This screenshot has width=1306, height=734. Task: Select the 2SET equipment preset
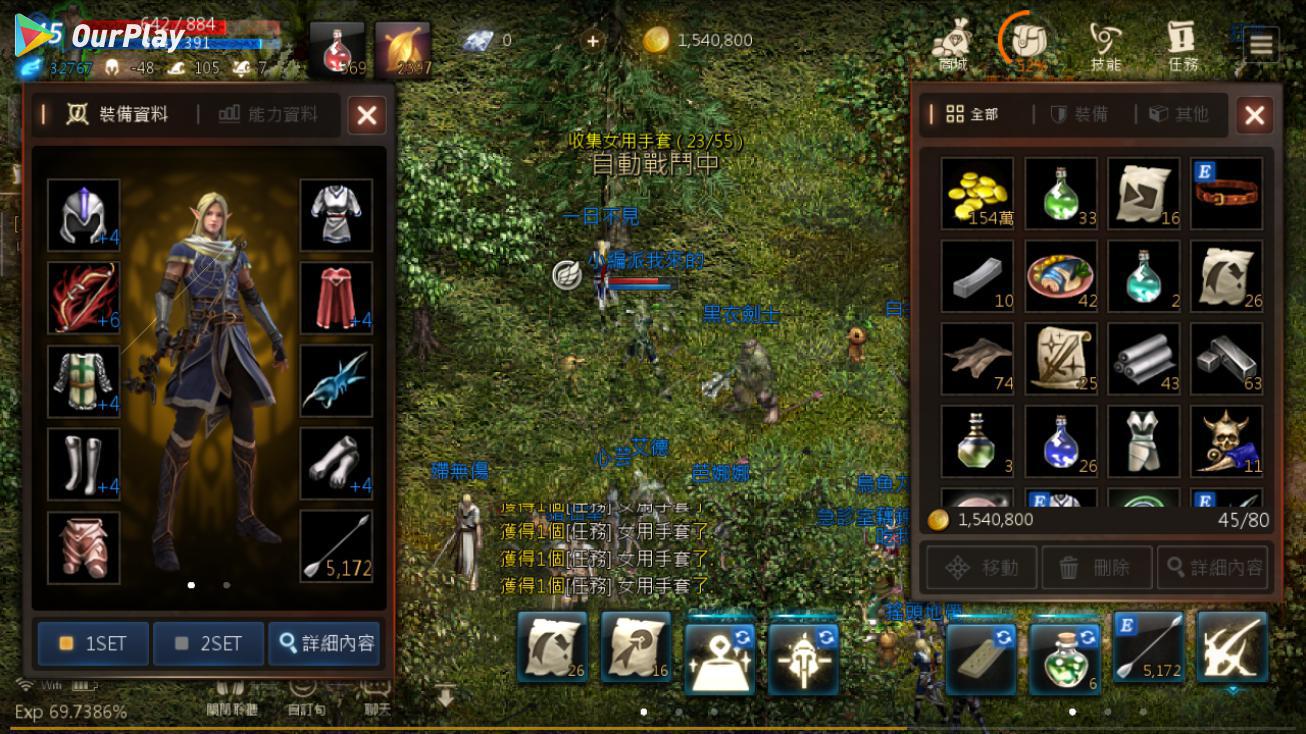[208, 643]
